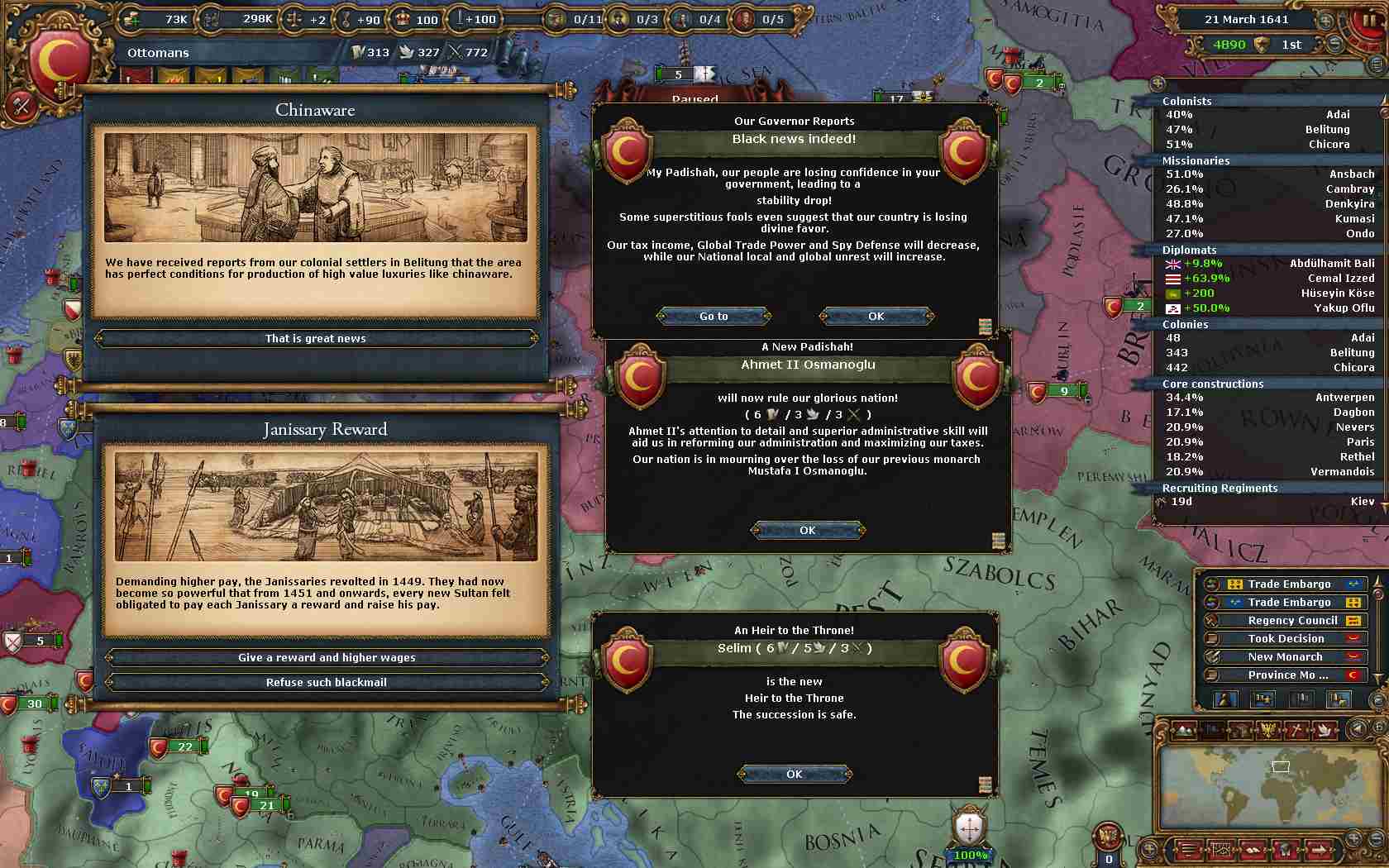Select "Give a reward and higher wages"
Screen dimensions: 1389x868
pyautogui.click(x=327, y=657)
